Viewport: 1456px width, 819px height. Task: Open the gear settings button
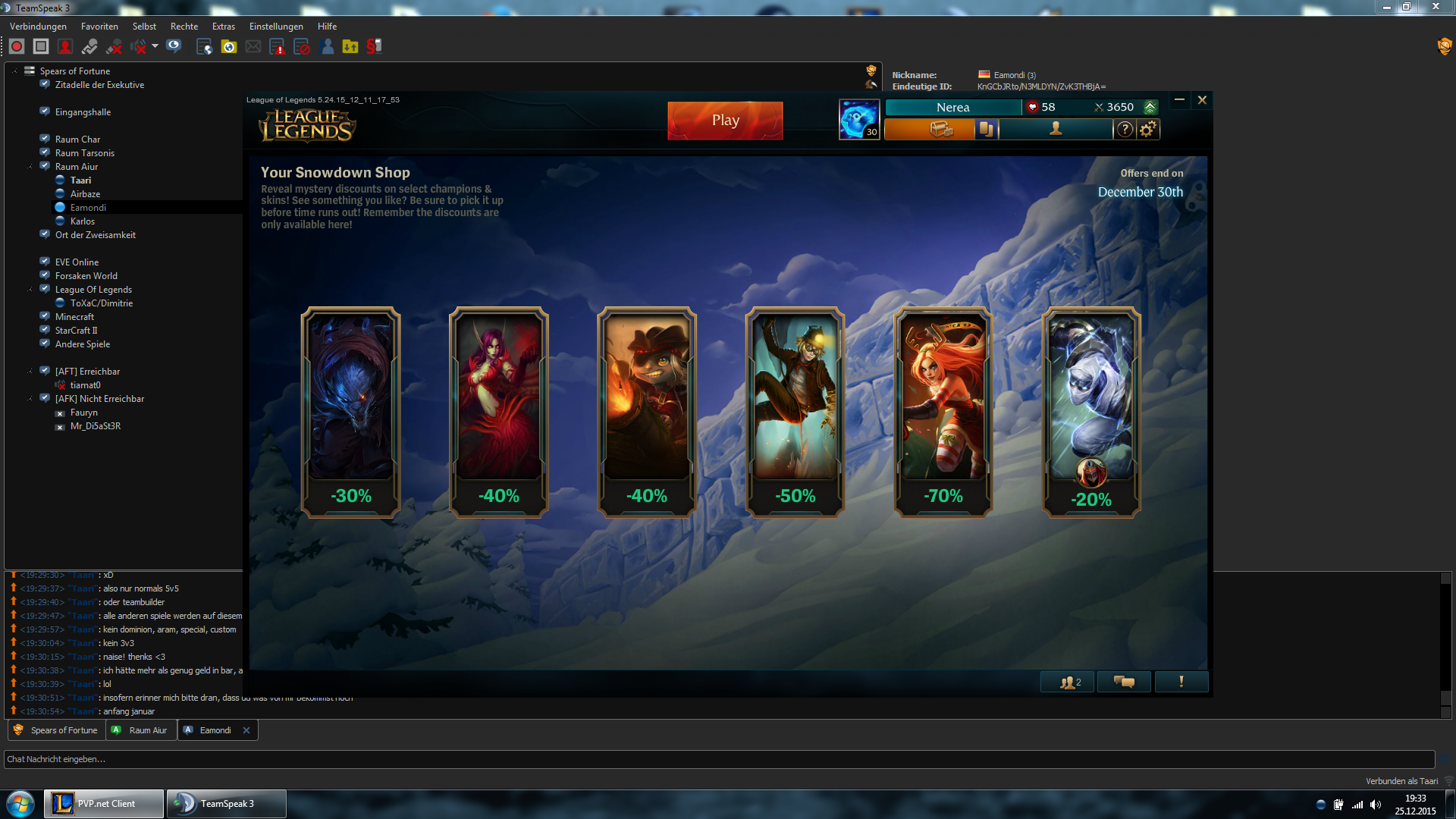tap(1148, 130)
